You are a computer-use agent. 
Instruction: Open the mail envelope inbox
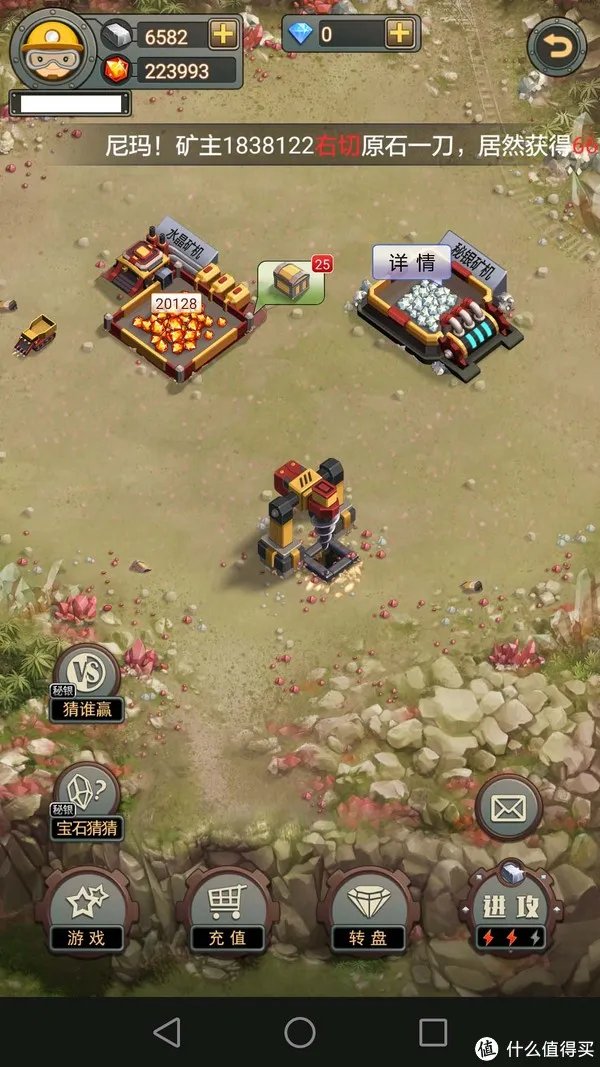tap(508, 807)
